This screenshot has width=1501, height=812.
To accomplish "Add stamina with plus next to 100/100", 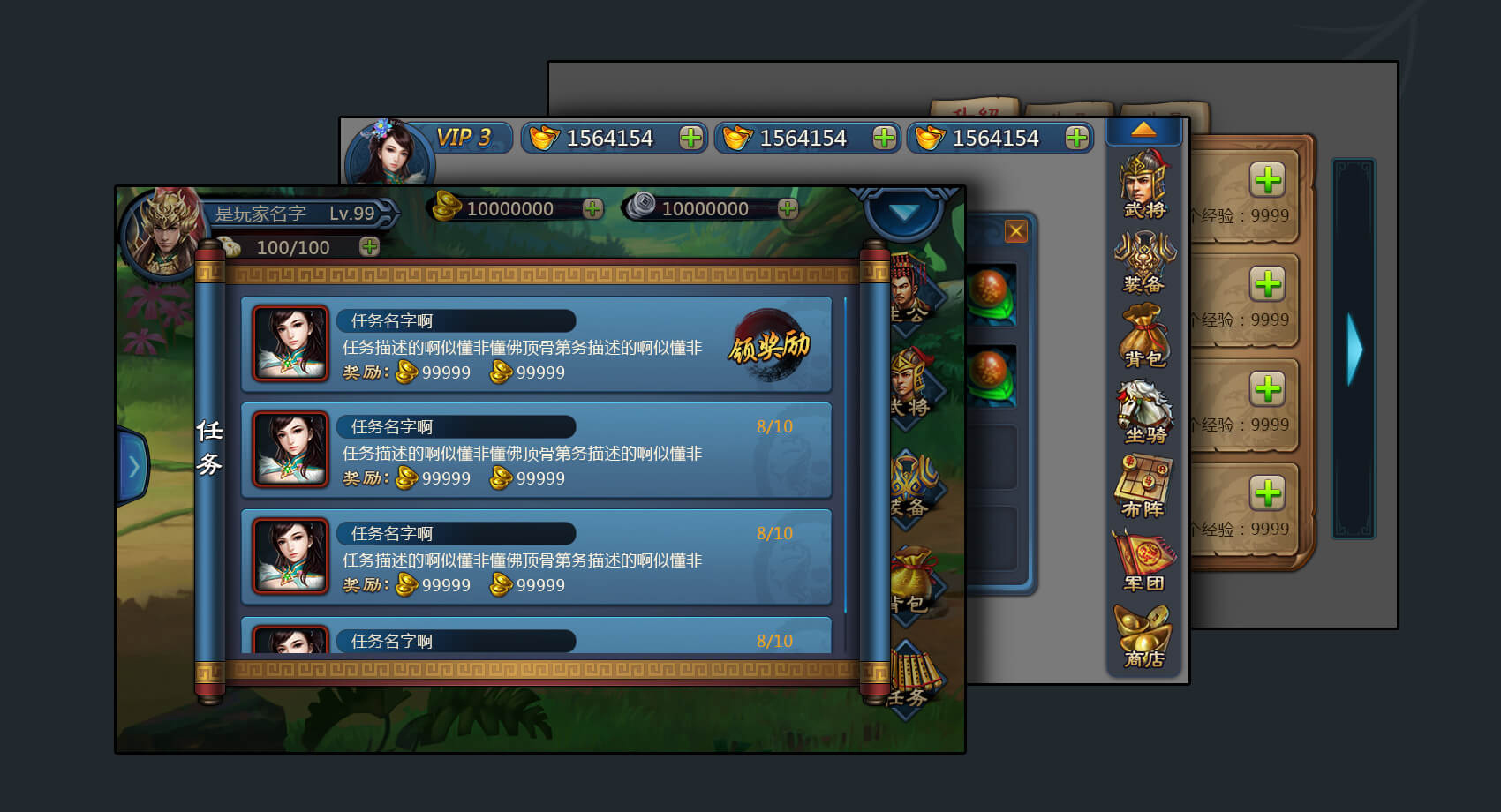I will coord(369,247).
